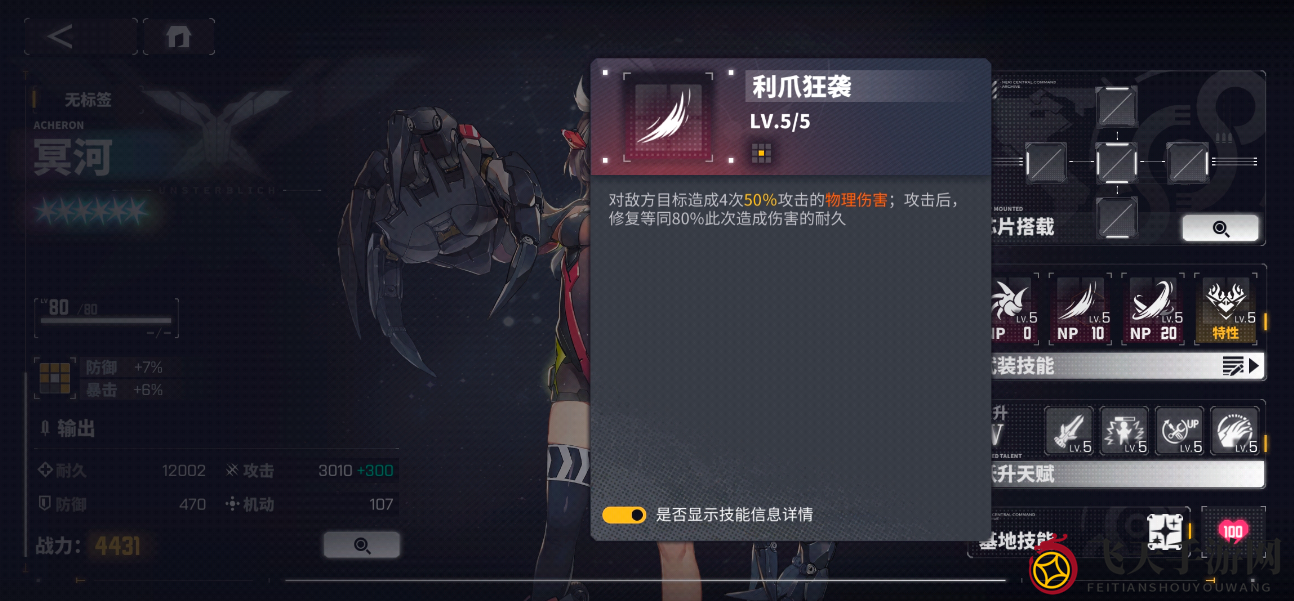Select the claw hand ascension talent icon
The image size is (1294, 601).
pyautogui.click(x=1234, y=432)
